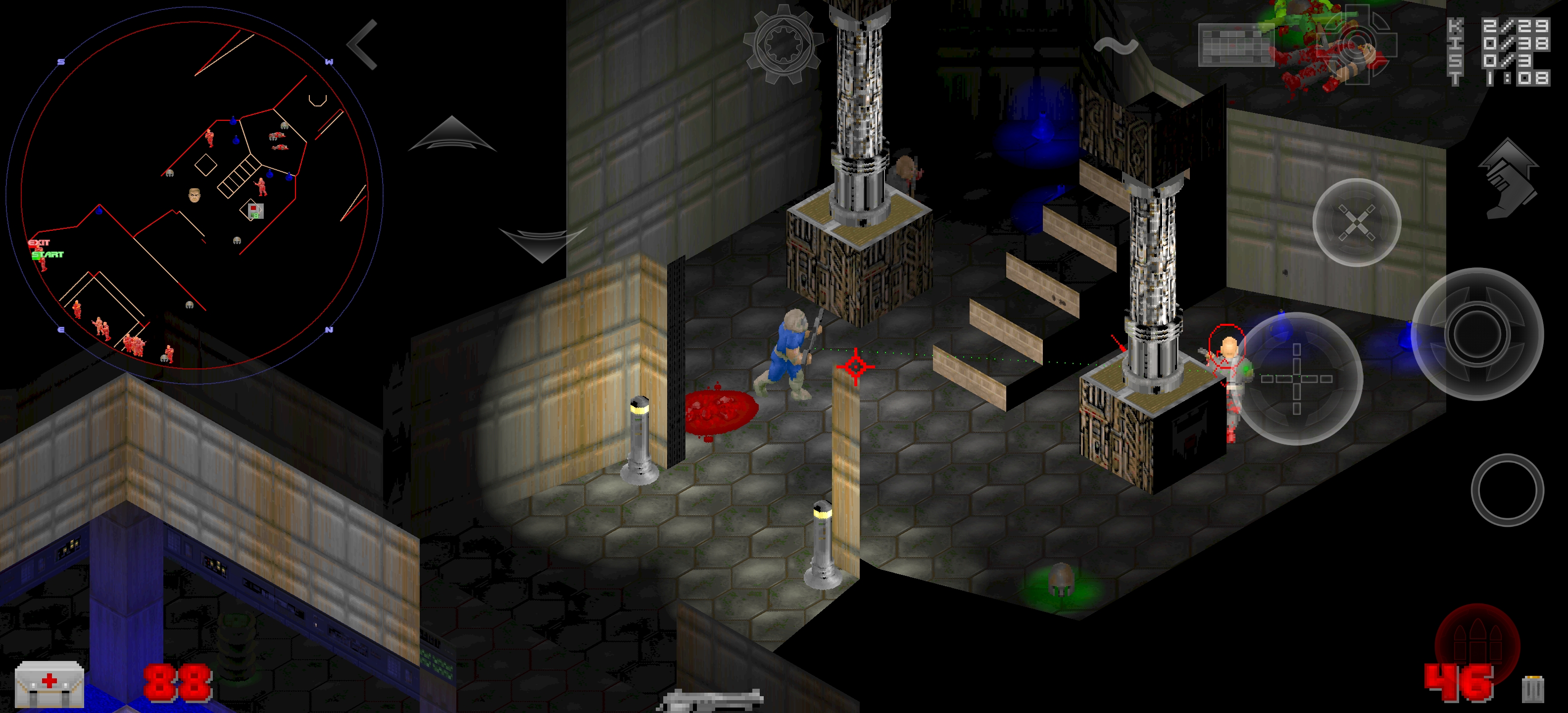Tap the circular X button
The width and height of the screenshot is (1568, 713).
[x=1356, y=223]
